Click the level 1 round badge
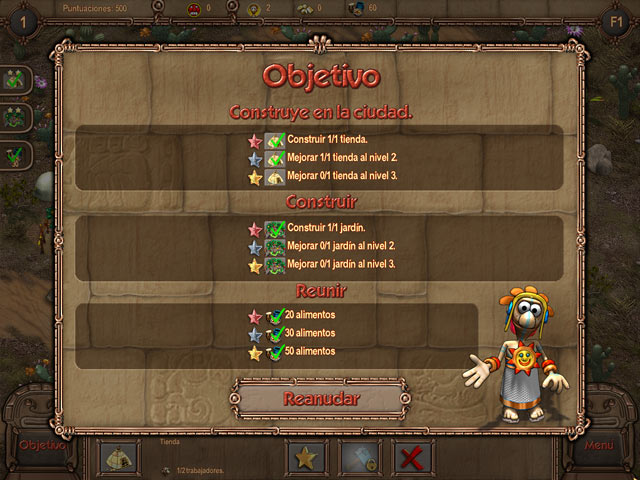This screenshot has width=640, height=480. tap(23, 21)
